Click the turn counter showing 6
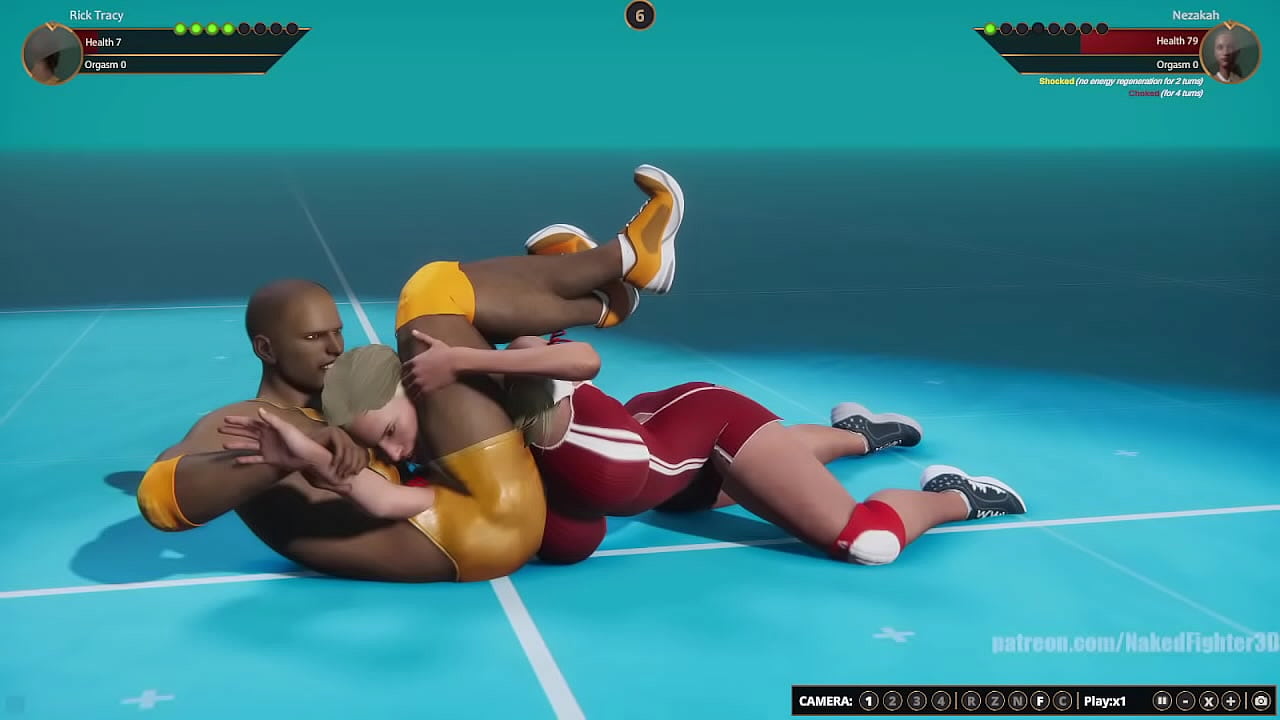The width and height of the screenshot is (1280, 720). (640, 16)
